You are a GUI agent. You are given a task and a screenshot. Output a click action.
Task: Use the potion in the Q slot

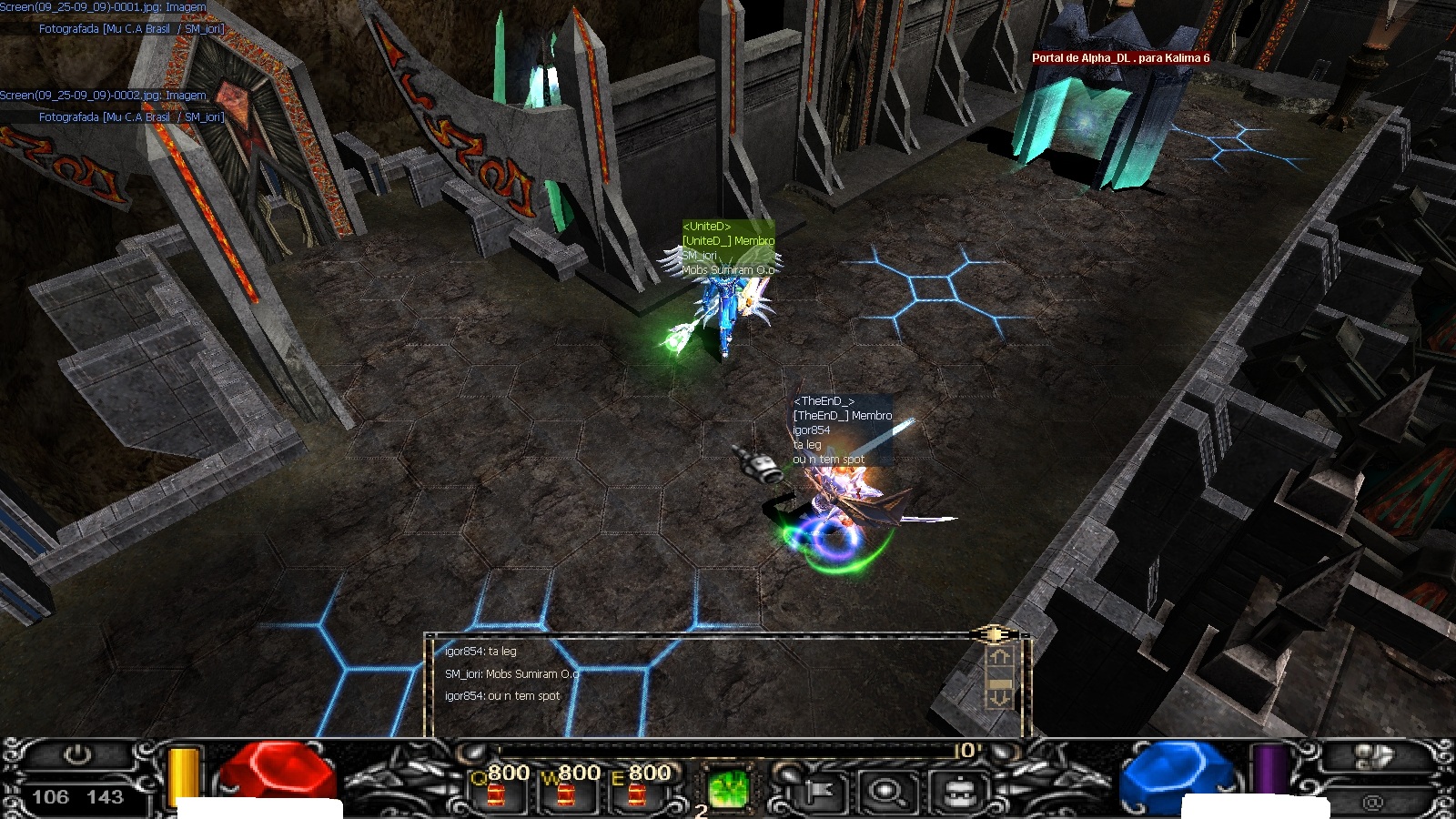[496, 790]
